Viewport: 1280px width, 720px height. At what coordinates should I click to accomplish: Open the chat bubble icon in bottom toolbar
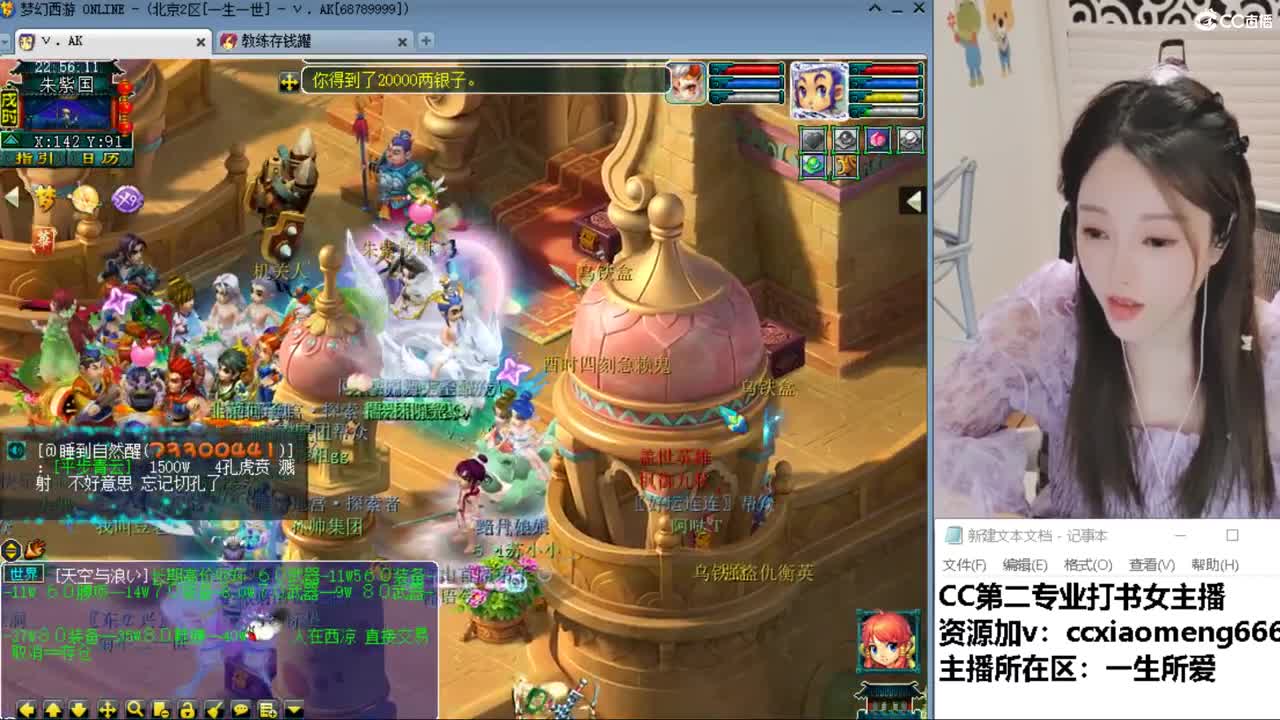click(240, 709)
